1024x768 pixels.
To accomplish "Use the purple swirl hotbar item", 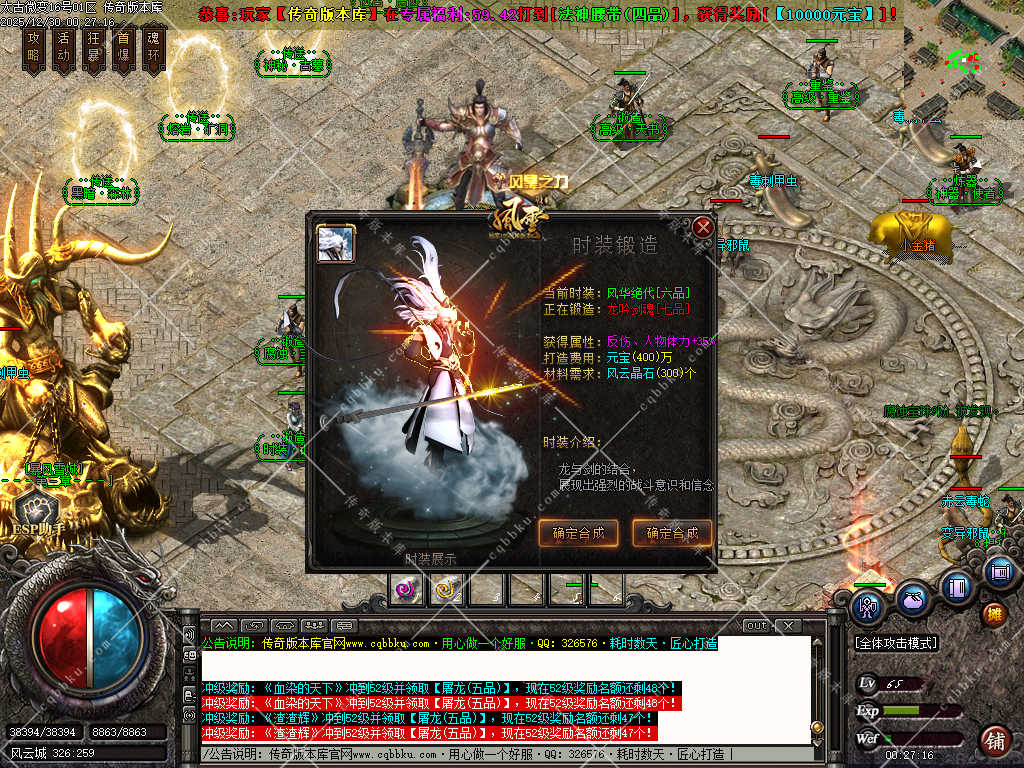I will pyautogui.click(x=406, y=589).
